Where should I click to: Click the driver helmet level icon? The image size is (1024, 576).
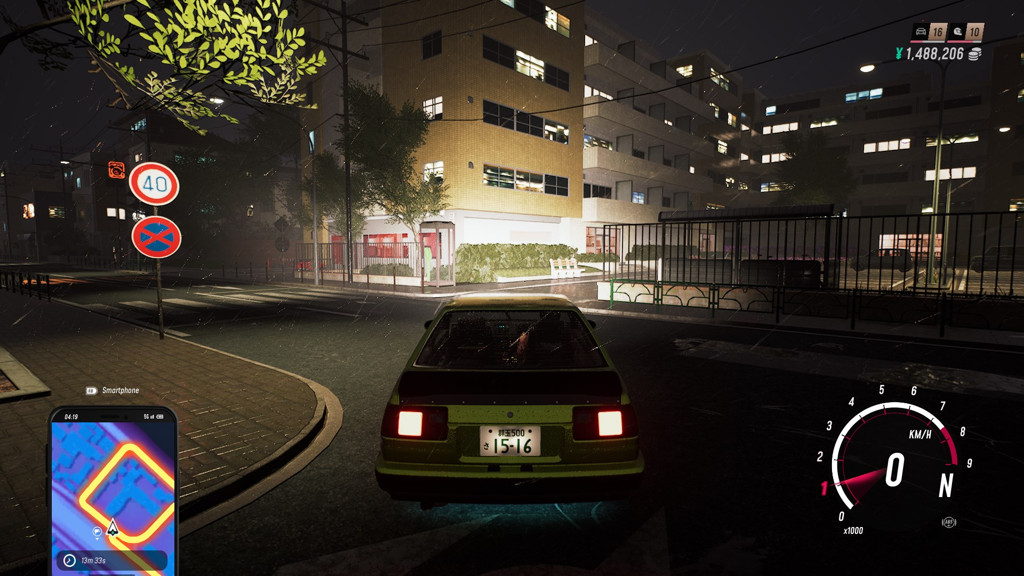958,32
